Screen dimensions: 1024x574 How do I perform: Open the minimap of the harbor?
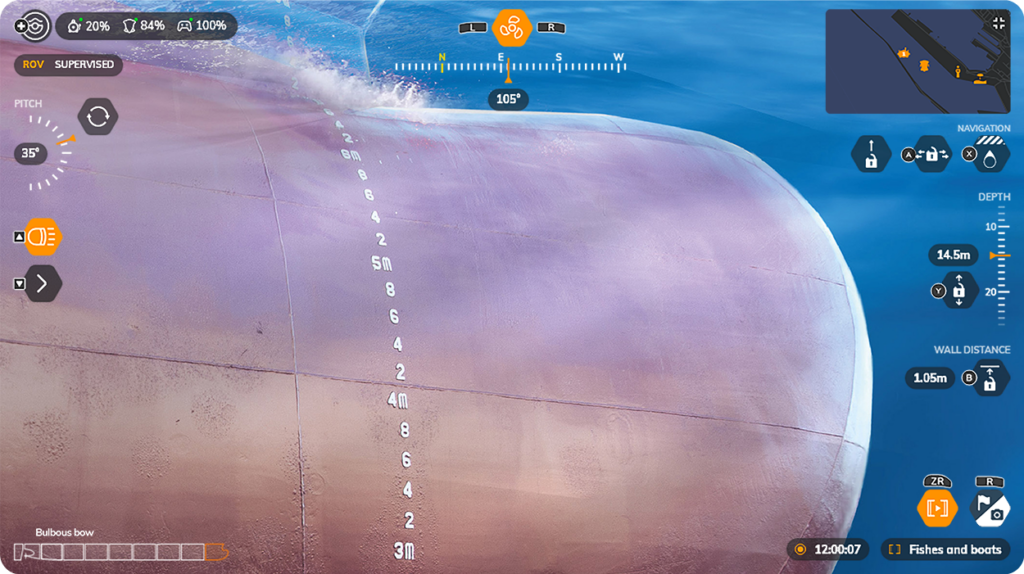(903, 62)
